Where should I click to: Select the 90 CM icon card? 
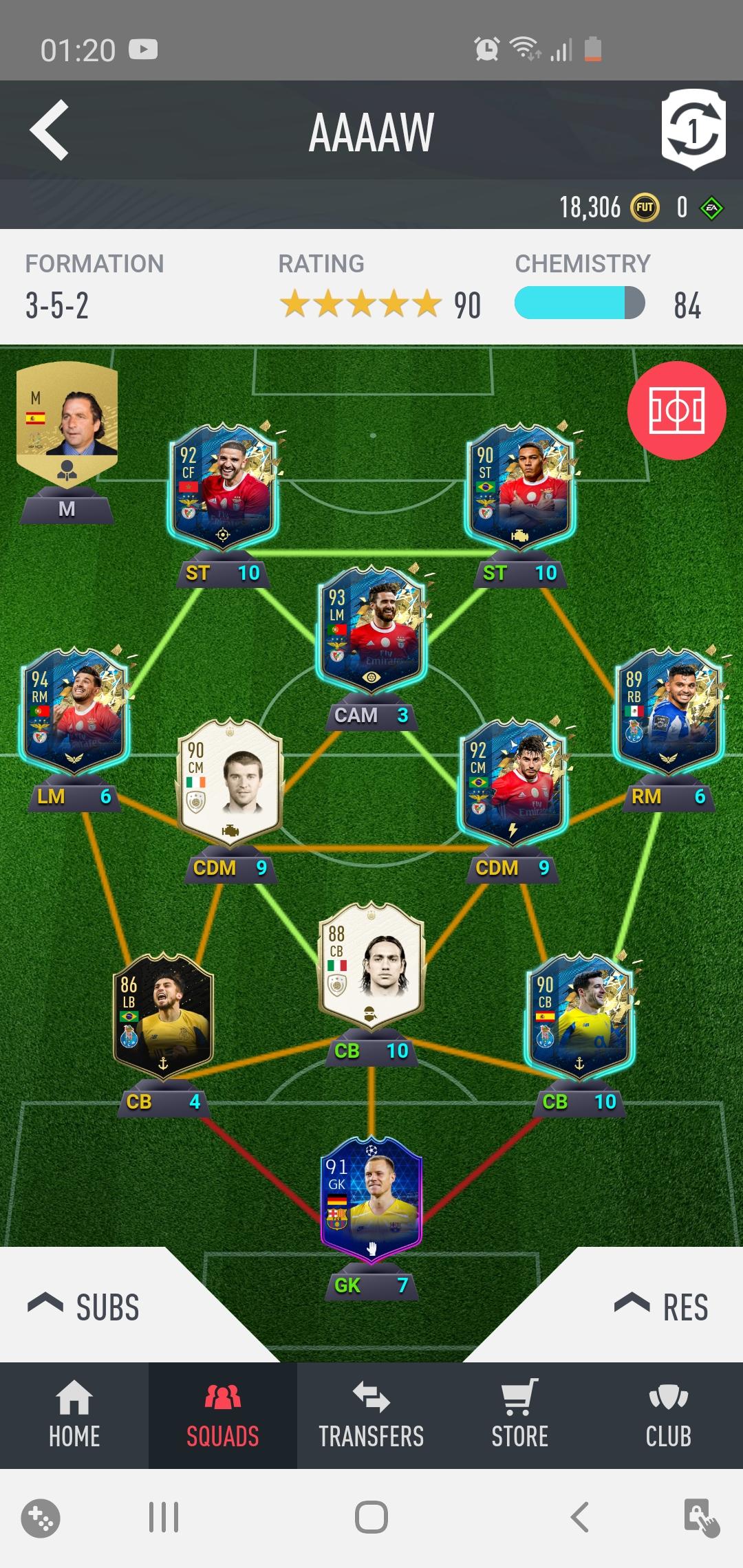click(230, 781)
